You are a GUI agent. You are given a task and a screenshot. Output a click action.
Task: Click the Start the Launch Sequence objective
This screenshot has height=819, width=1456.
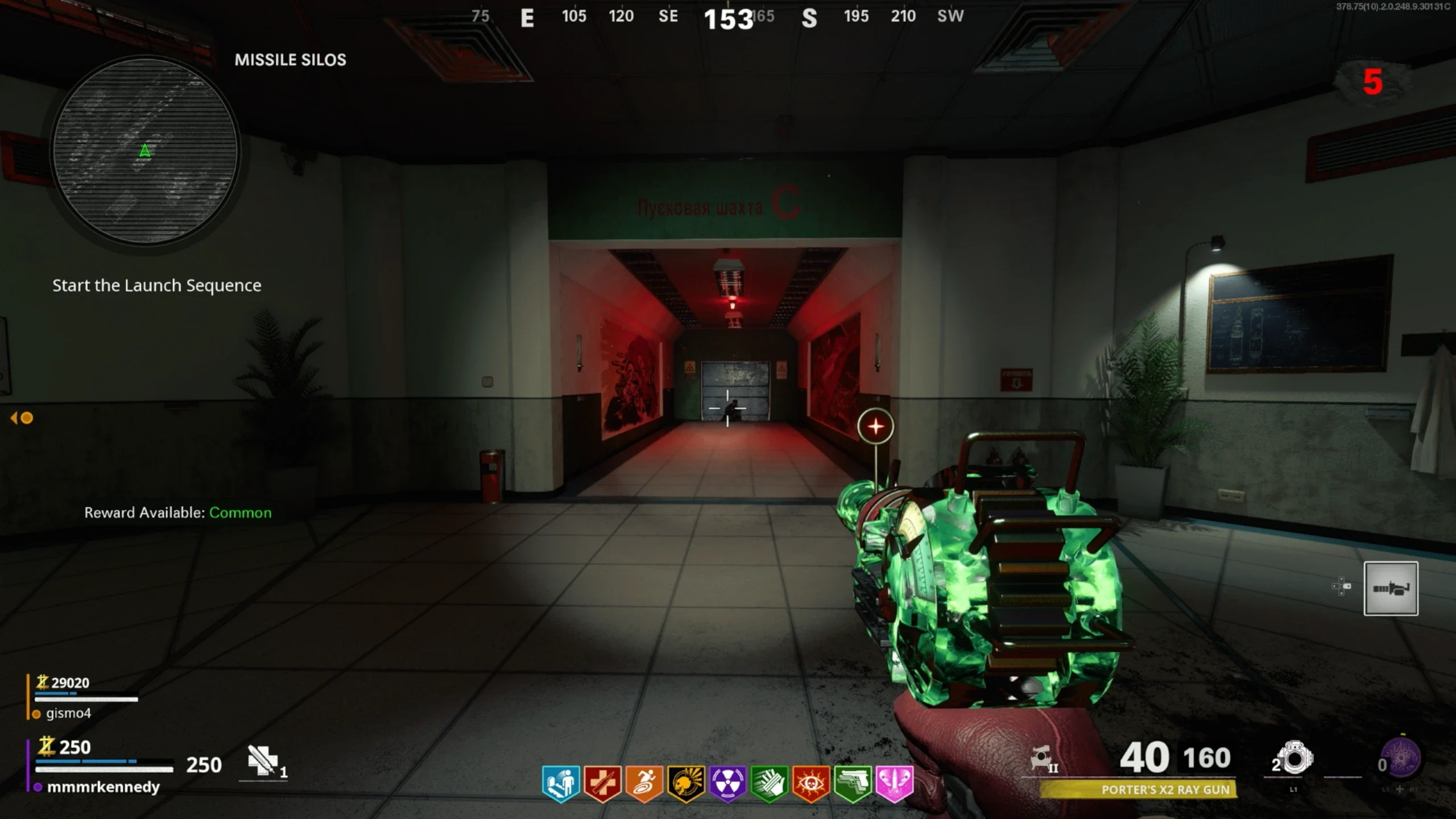click(x=157, y=285)
